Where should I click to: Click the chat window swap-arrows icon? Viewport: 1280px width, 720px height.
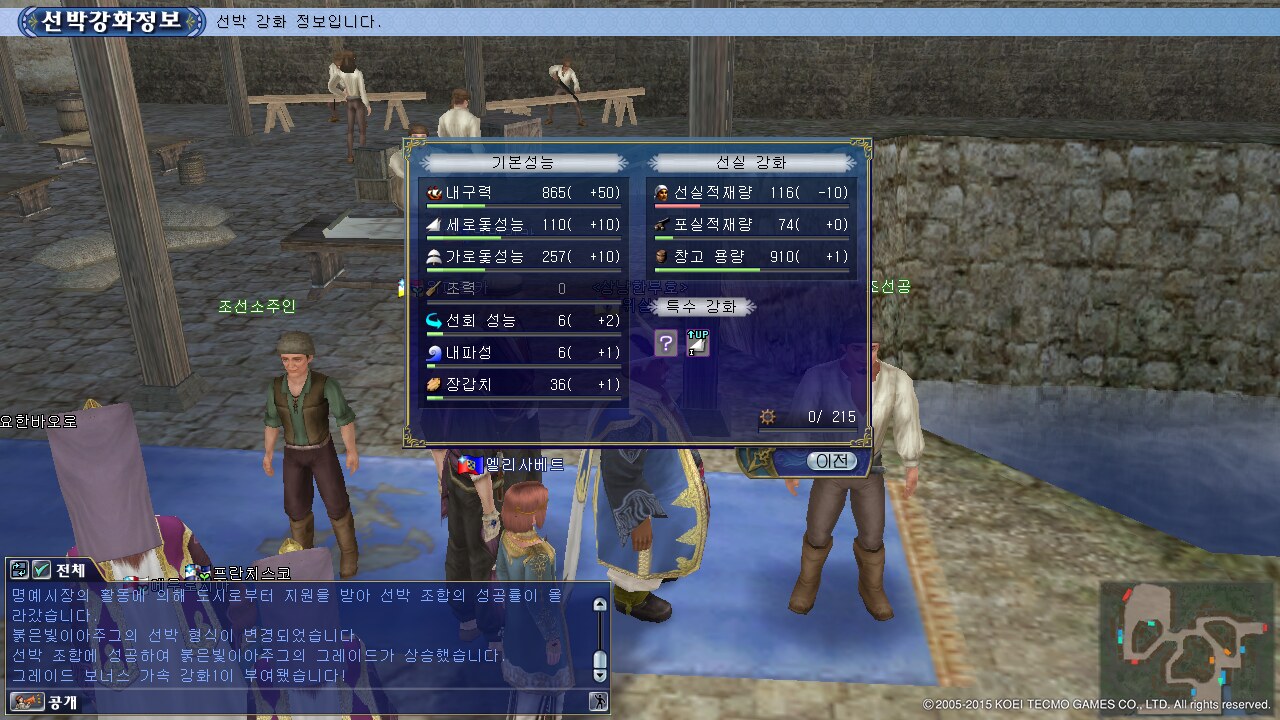click(x=19, y=570)
